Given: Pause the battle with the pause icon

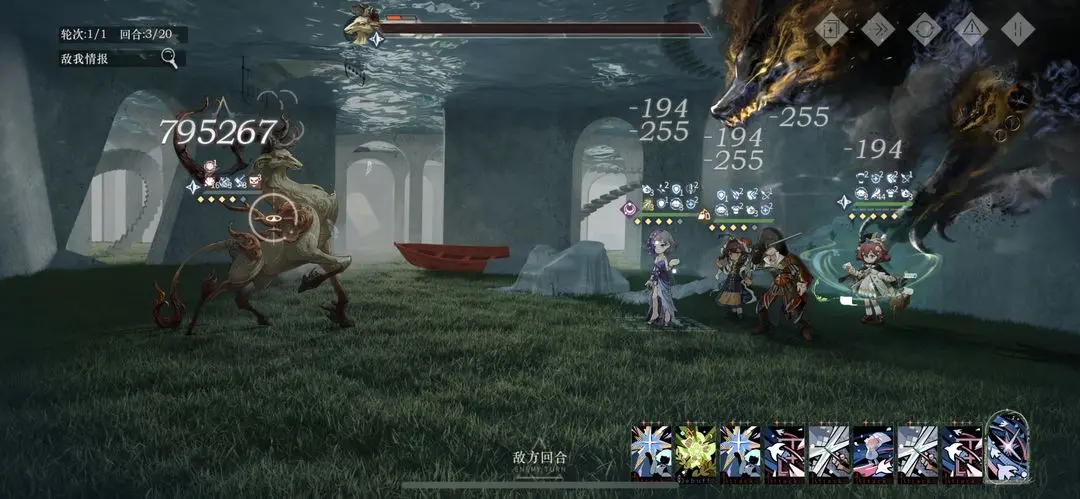Looking at the screenshot, I should [x=1015, y=29].
